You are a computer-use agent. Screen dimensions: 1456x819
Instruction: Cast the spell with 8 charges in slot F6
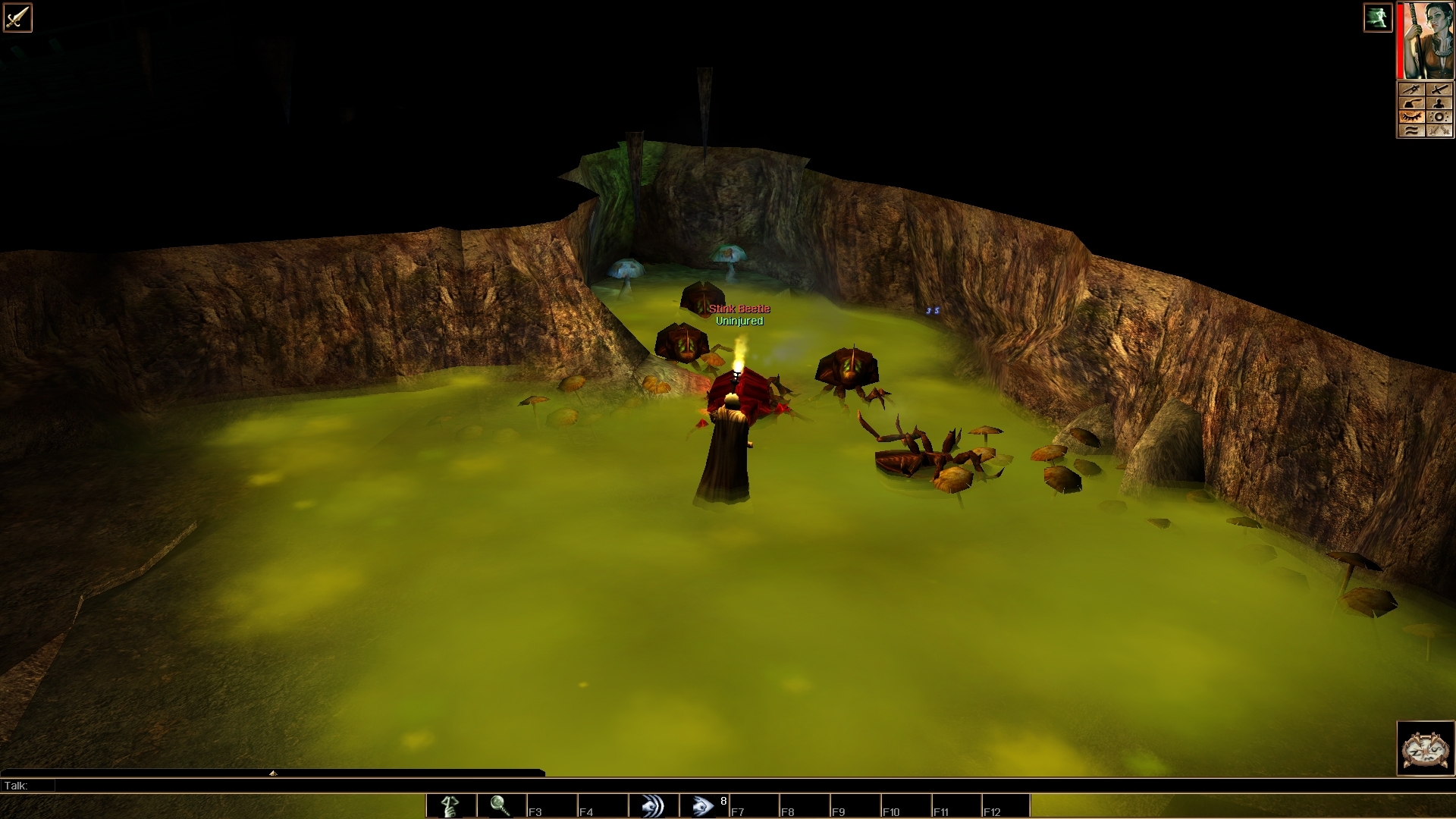point(704,806)
